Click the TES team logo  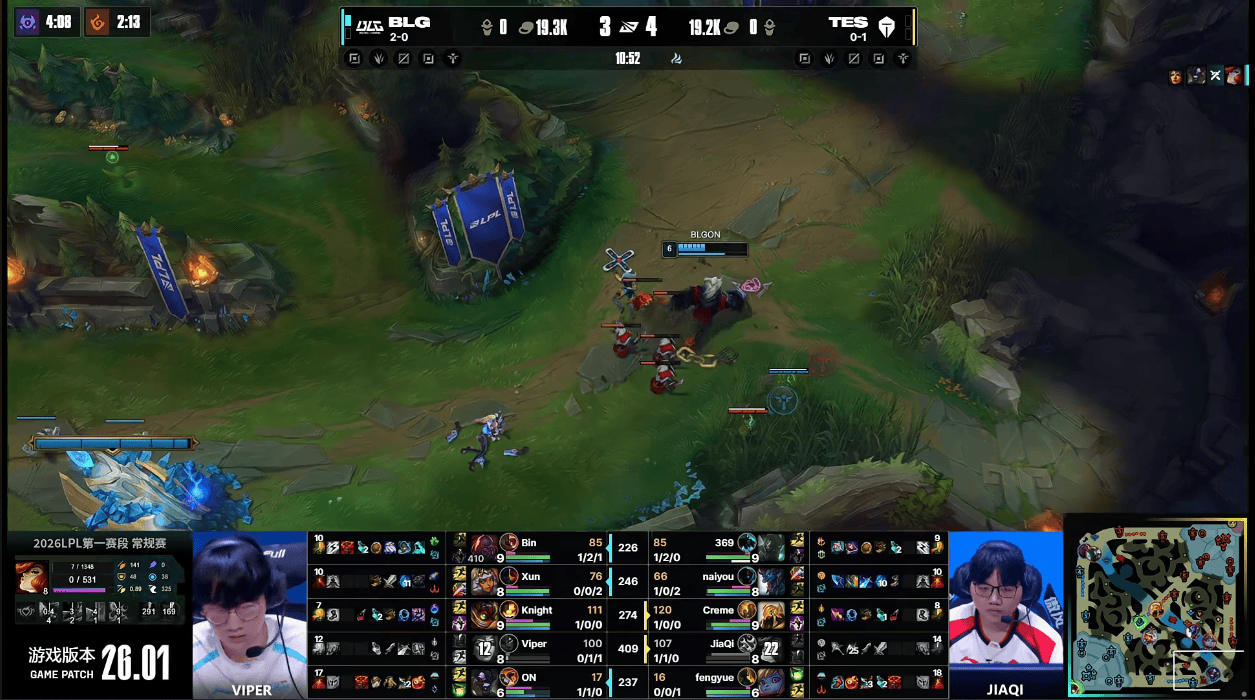click(887, 26)
